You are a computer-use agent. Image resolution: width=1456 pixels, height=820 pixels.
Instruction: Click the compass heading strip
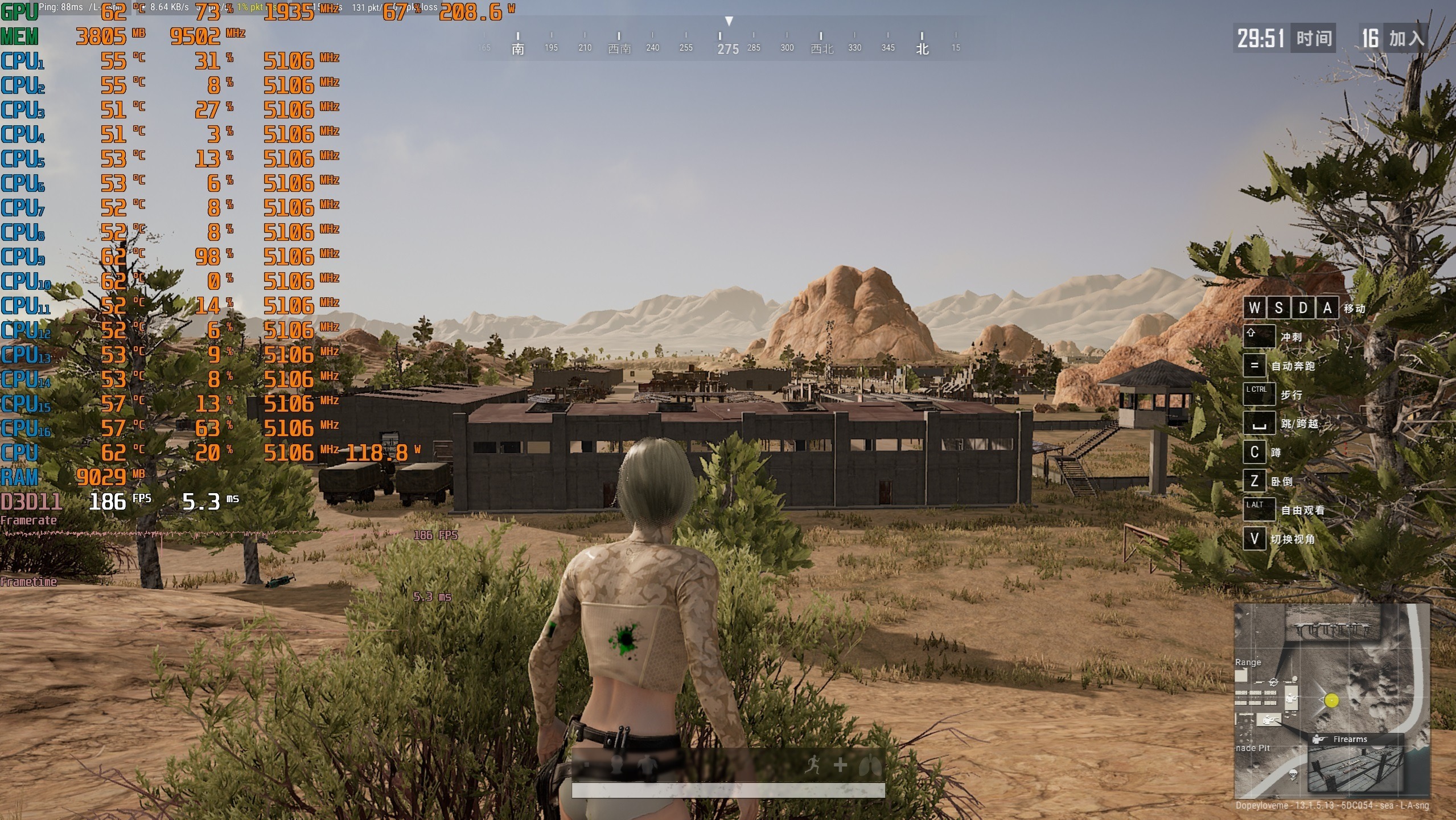point(729,43)
